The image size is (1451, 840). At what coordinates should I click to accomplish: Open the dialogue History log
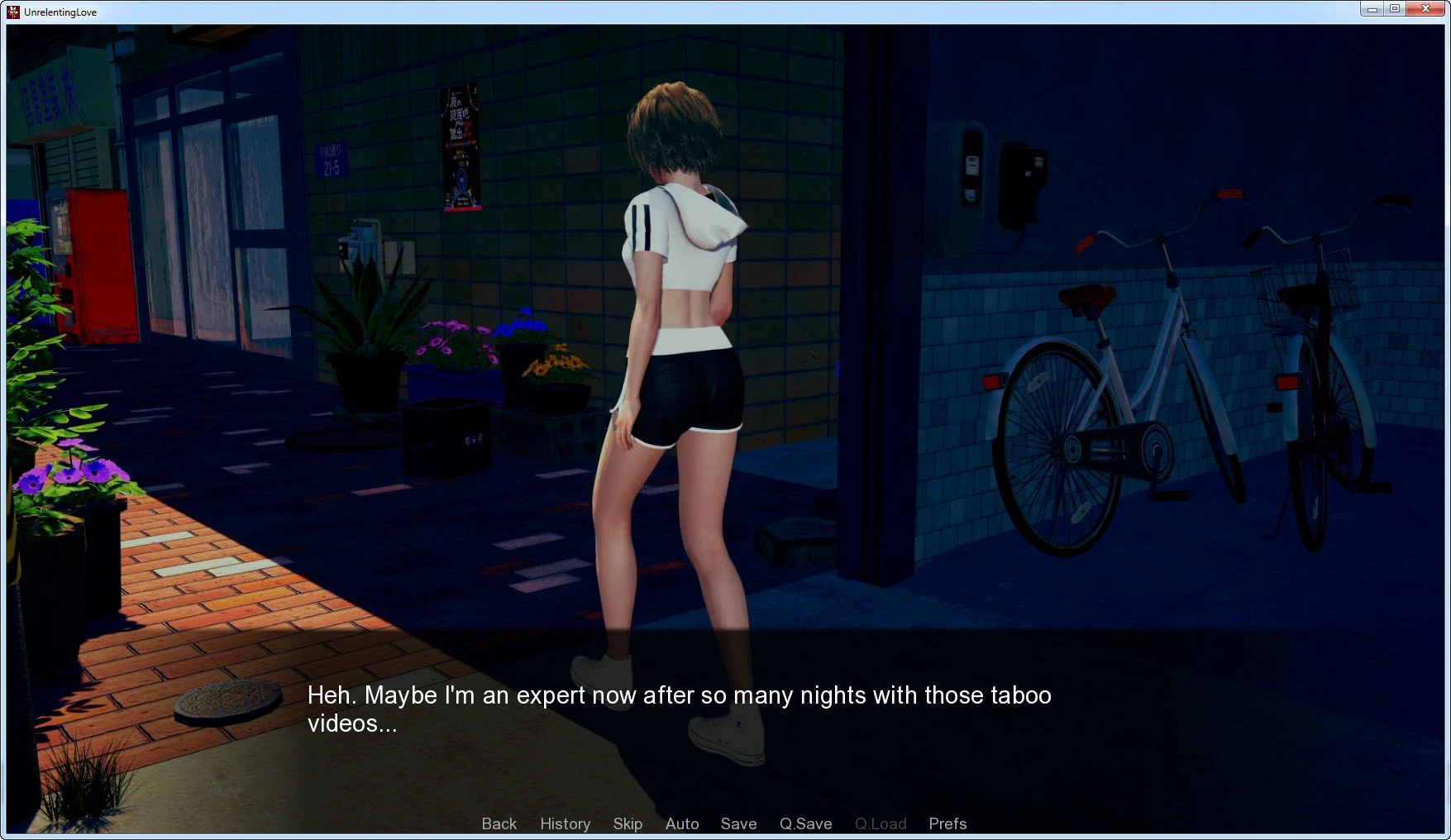coord(565,823)
